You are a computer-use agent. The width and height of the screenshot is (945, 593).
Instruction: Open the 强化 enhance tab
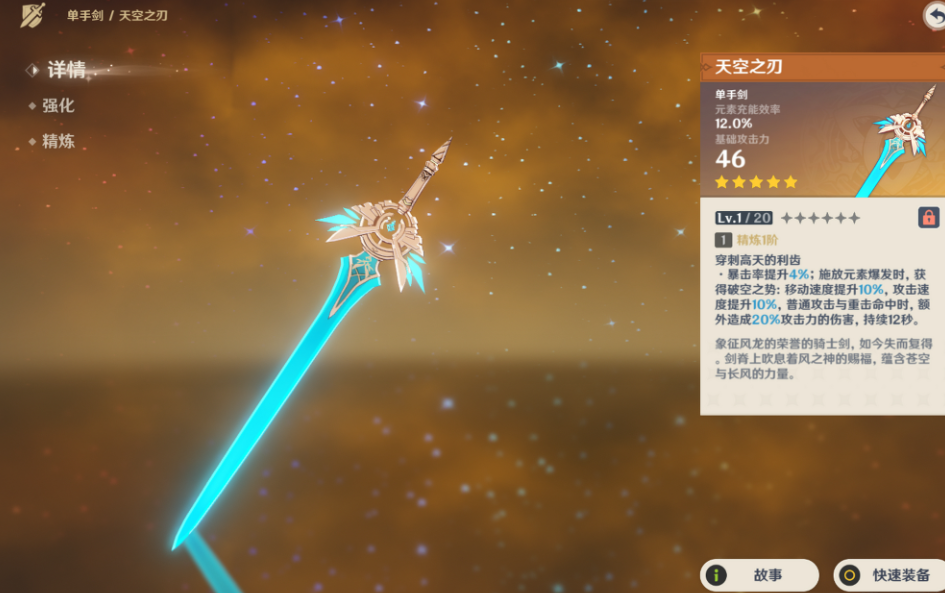click(58, 106)
